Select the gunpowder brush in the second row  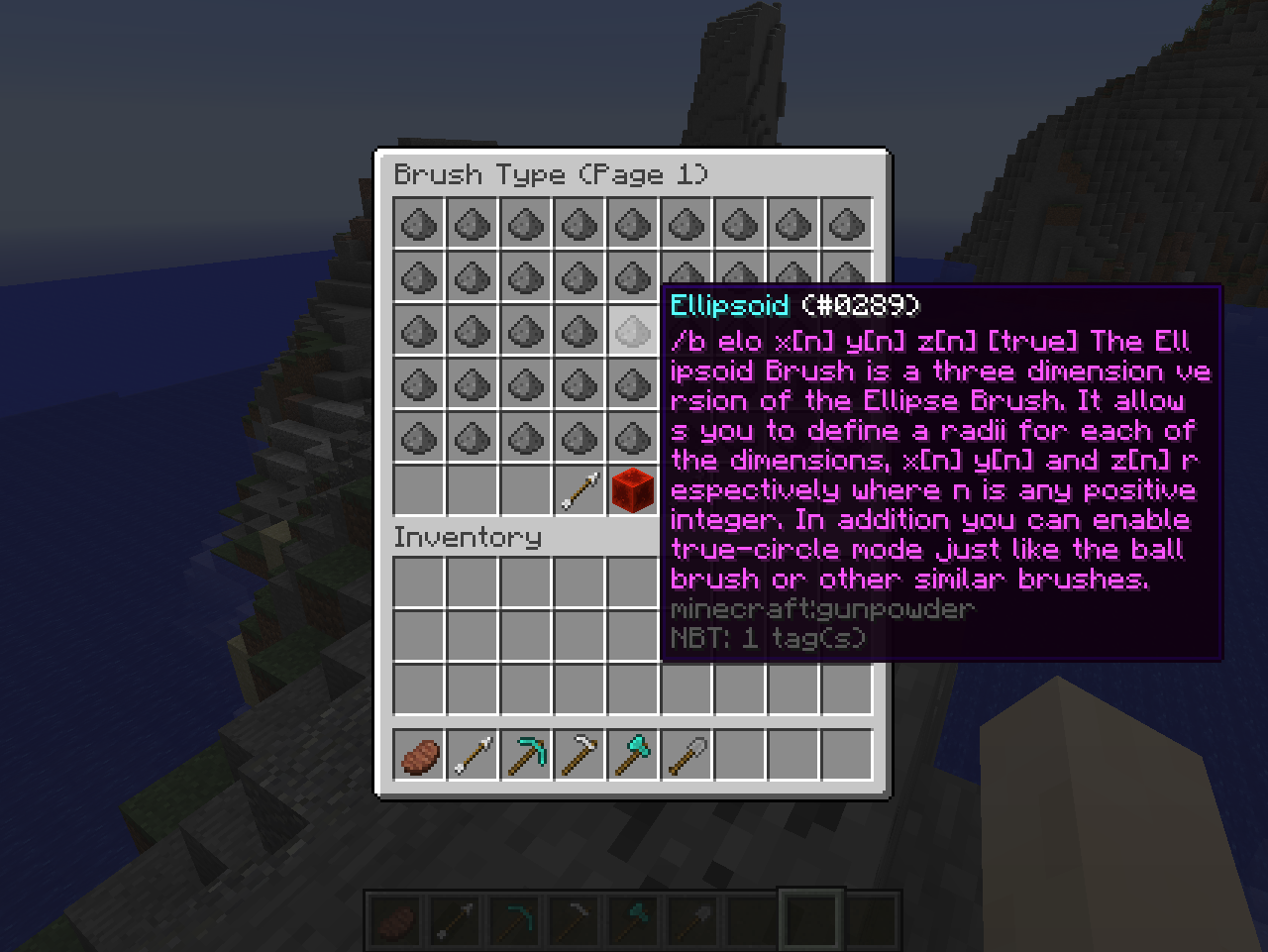417,278
